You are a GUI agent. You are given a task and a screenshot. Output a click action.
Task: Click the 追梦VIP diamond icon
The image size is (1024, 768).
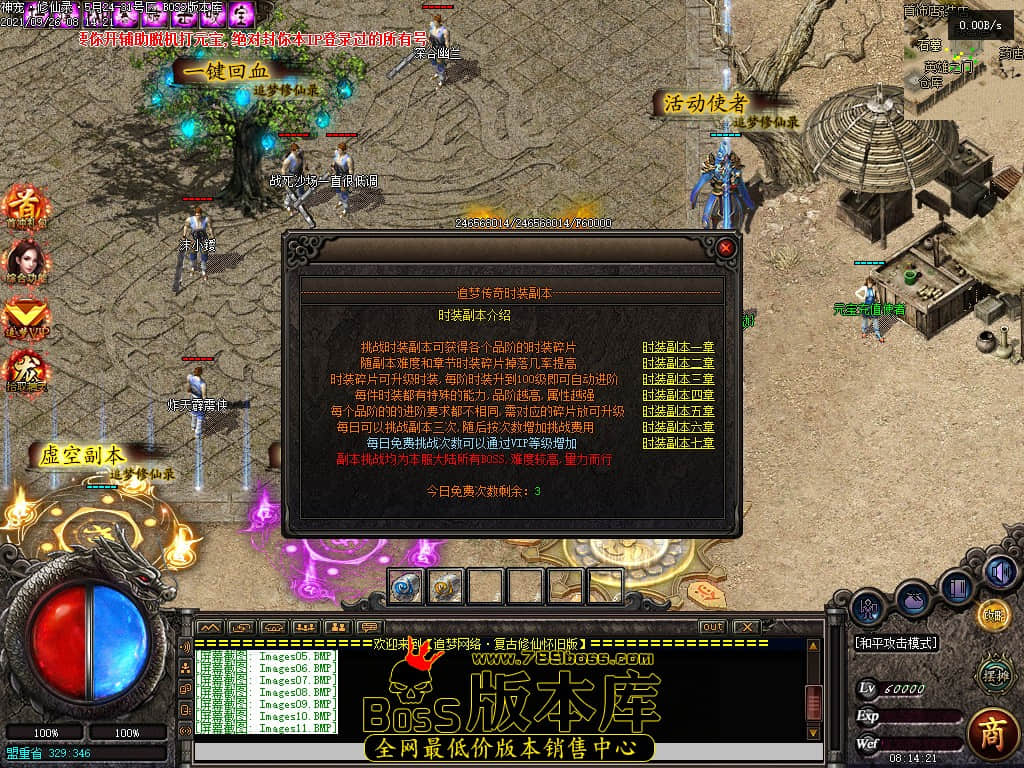point(26,316)
